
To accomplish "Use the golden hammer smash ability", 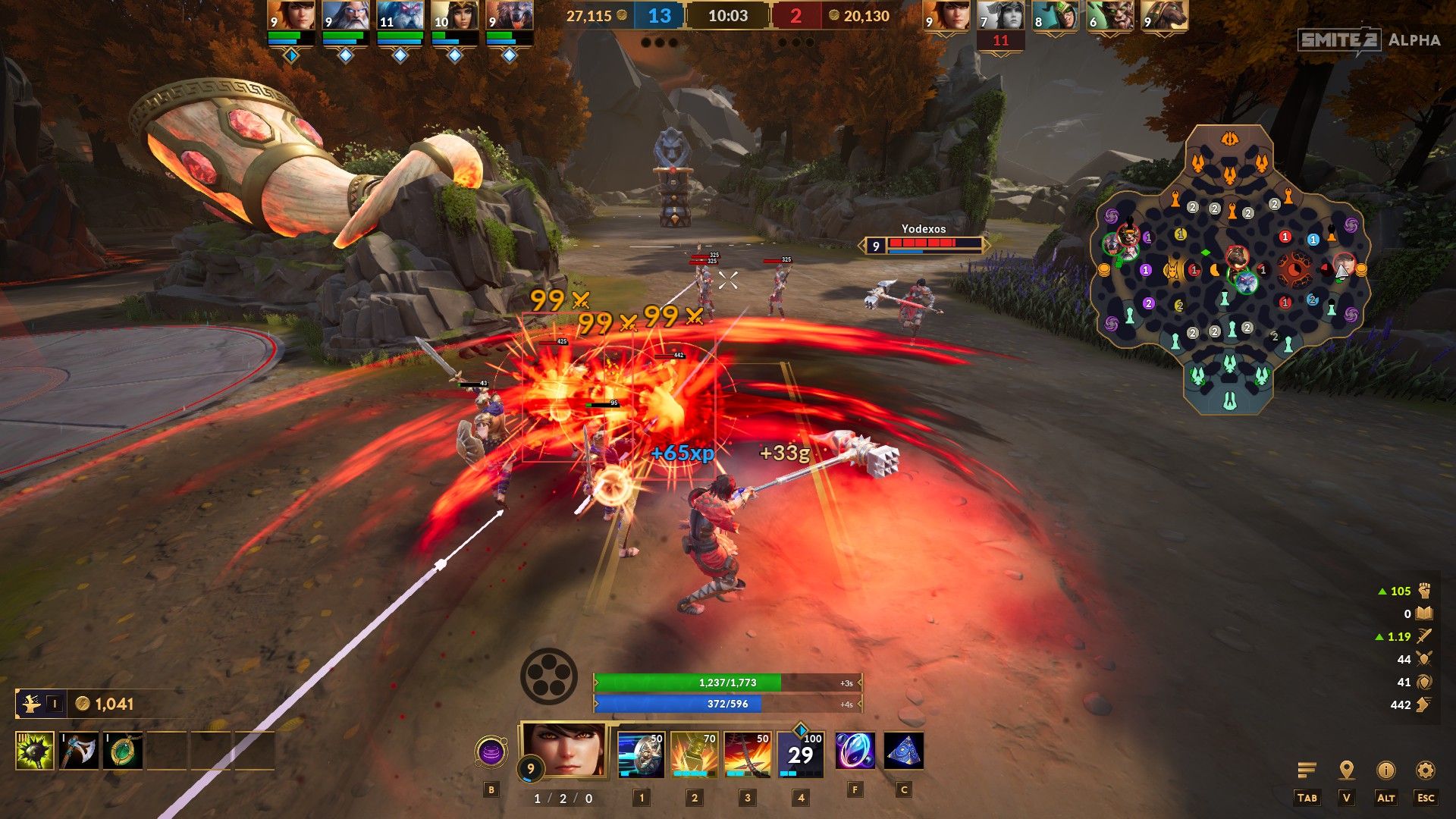I will (x=694, y=754).
